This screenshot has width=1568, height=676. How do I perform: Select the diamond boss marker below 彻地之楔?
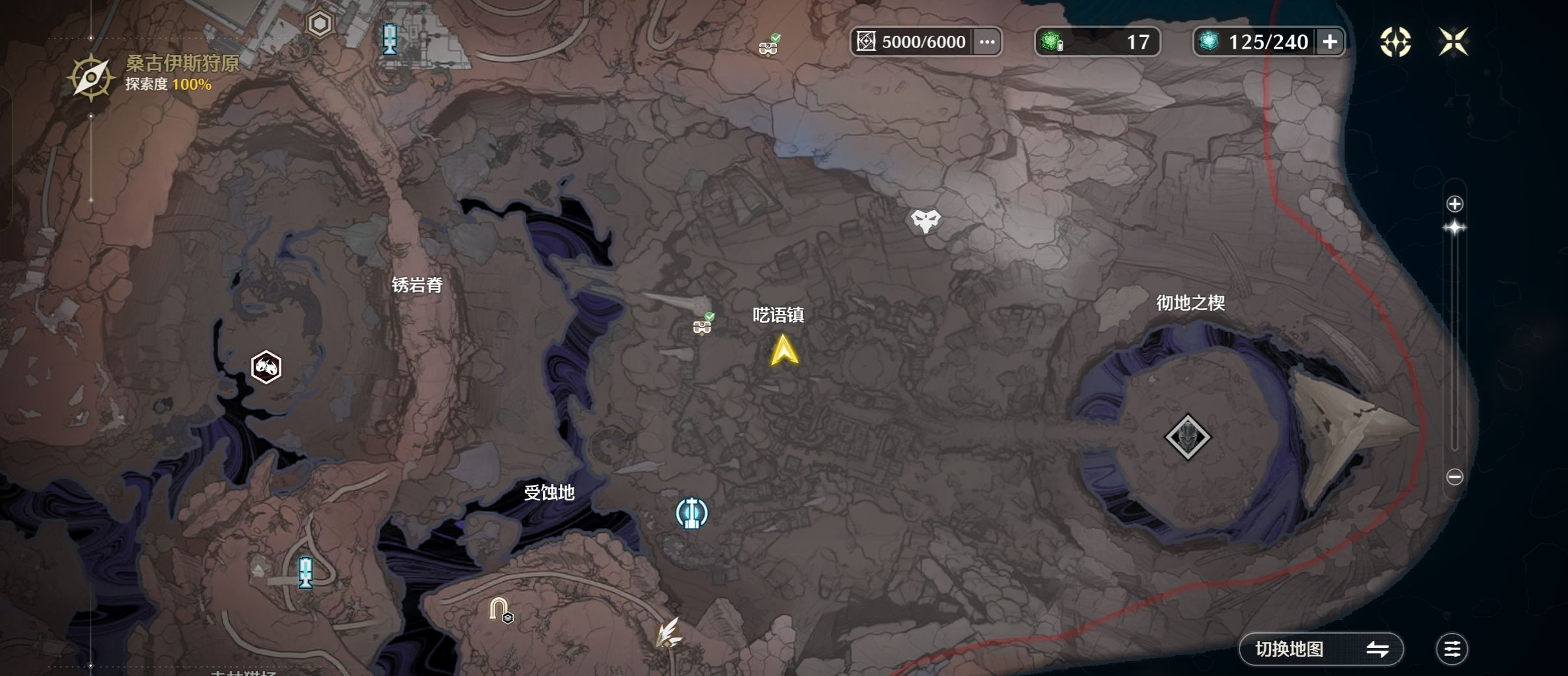[1187, 437]
